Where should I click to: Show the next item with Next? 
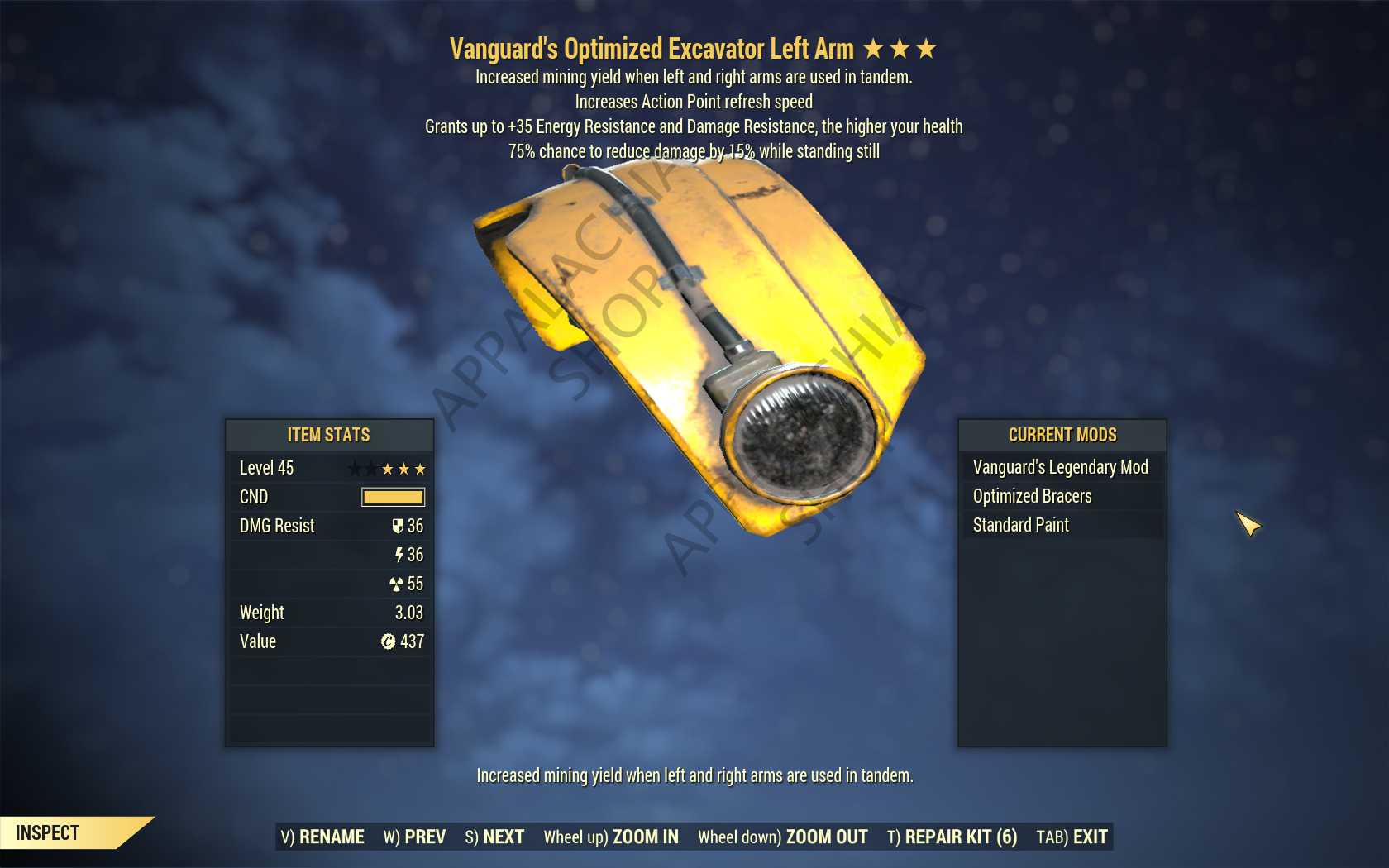tap(494, 837)
